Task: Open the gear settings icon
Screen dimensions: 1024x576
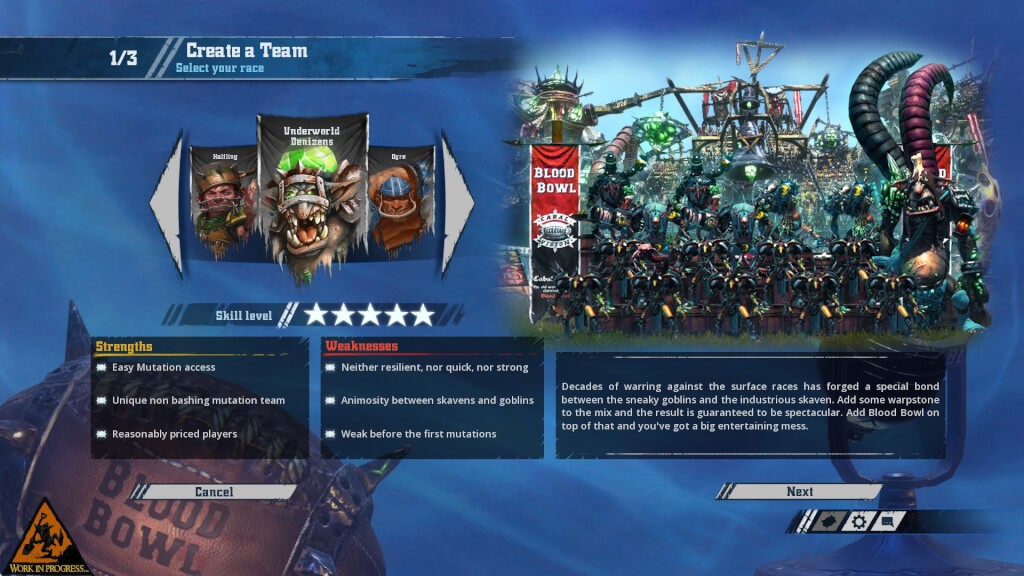Action: click(858, 521)
